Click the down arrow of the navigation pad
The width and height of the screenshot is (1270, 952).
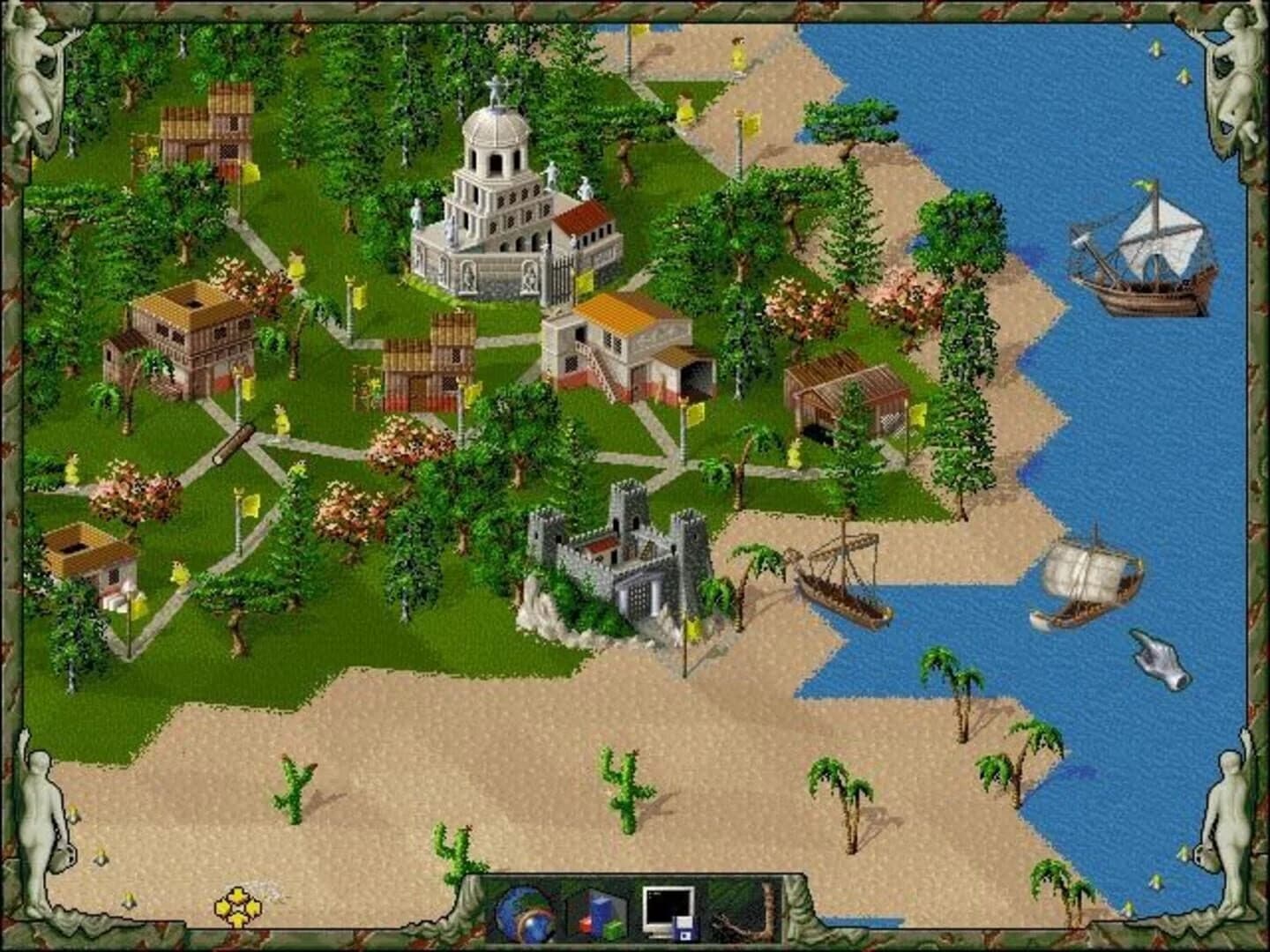click(239, 922)
